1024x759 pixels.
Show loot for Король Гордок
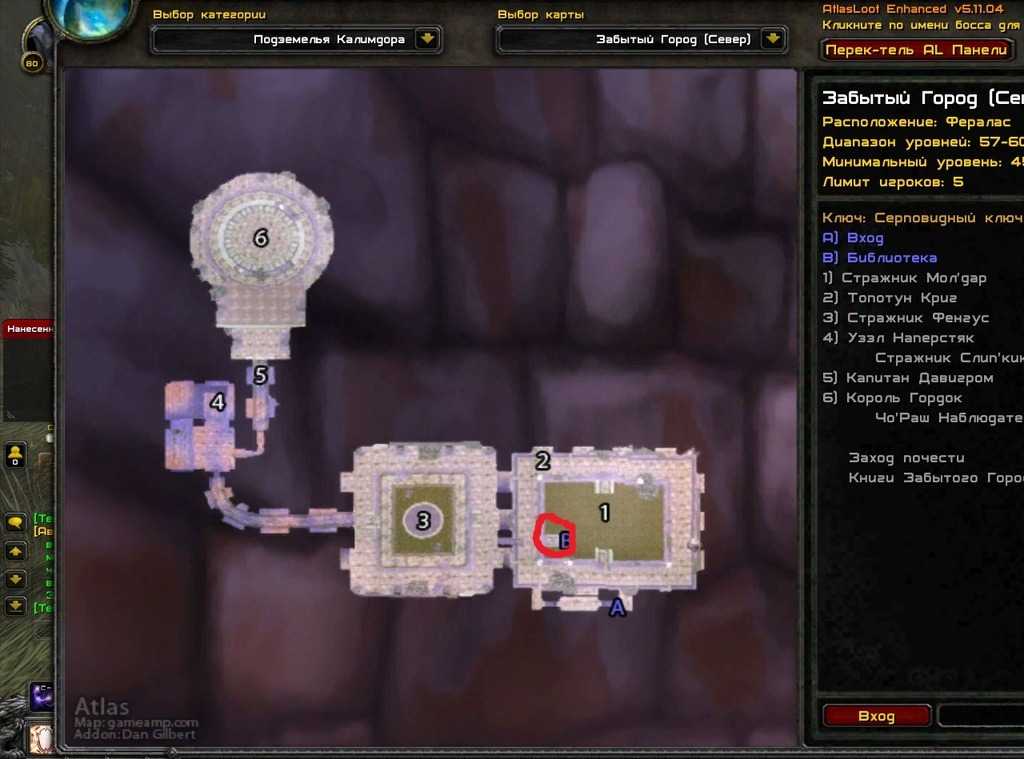(905, 398)
